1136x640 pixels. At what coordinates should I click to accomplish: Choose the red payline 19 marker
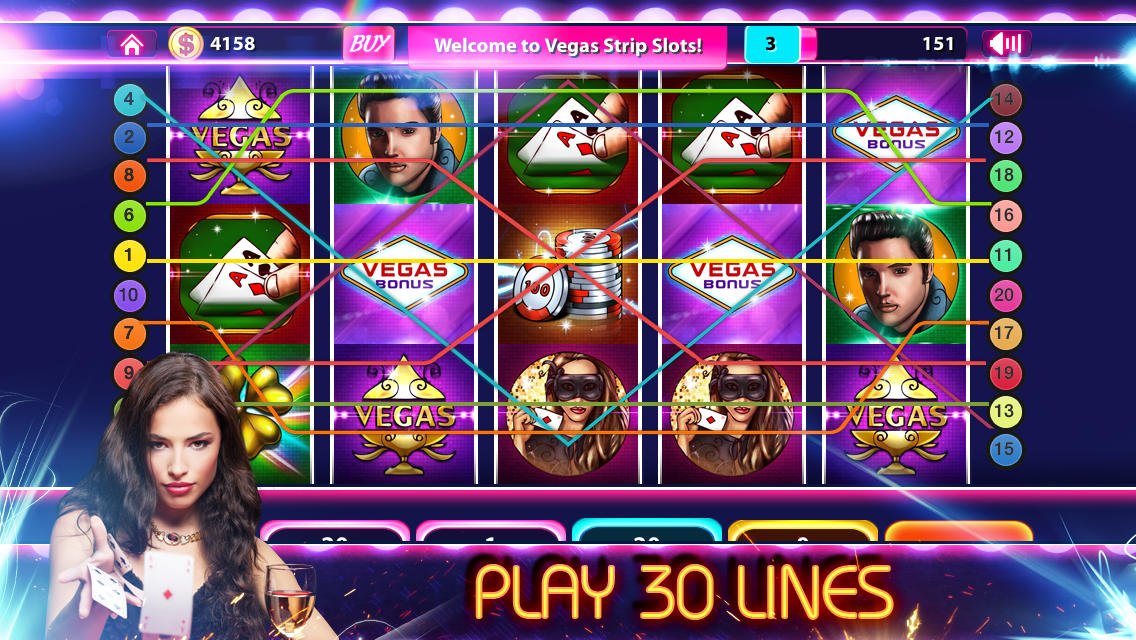coord(1006,373)
